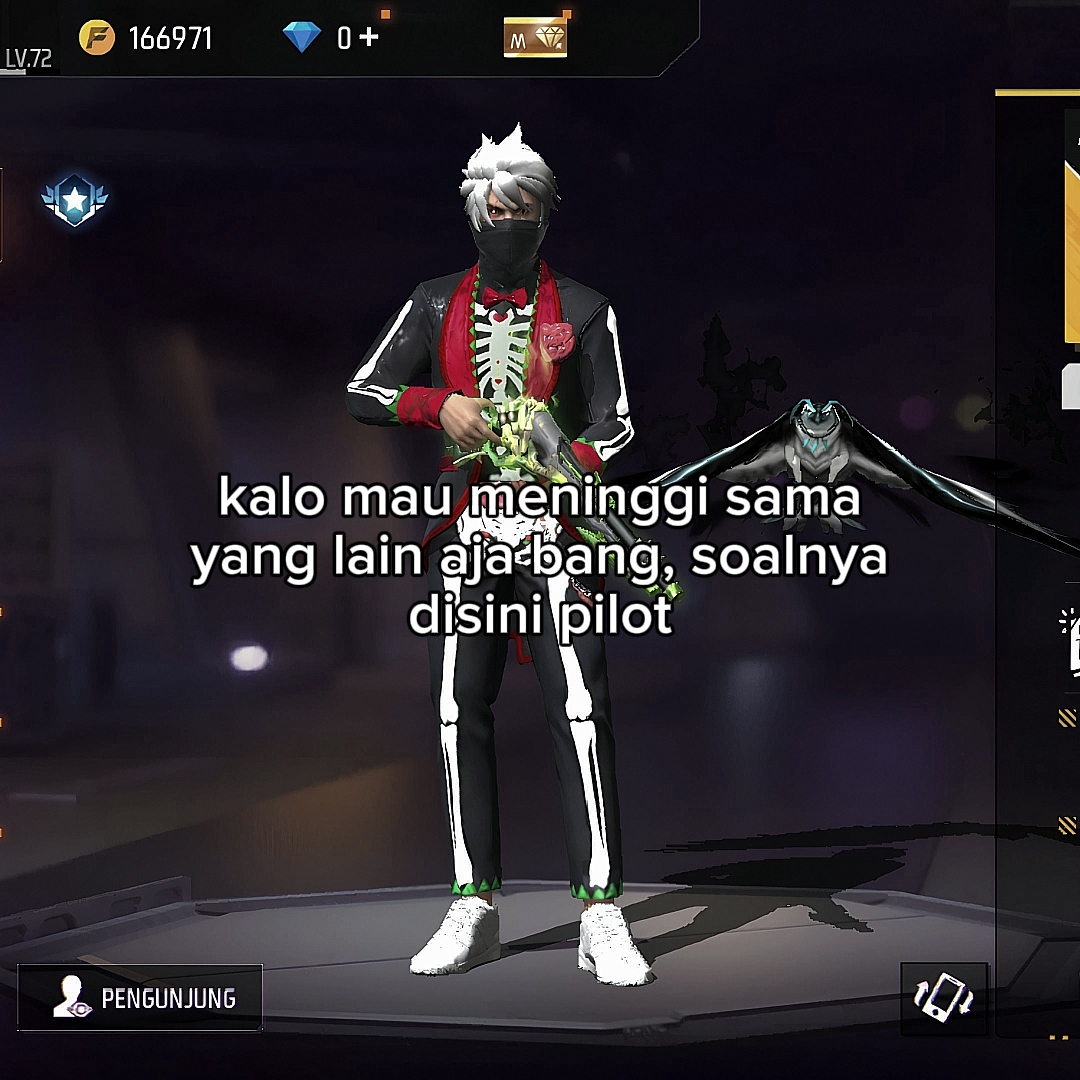Tap the gold coin currency icon

coord(97,38)
